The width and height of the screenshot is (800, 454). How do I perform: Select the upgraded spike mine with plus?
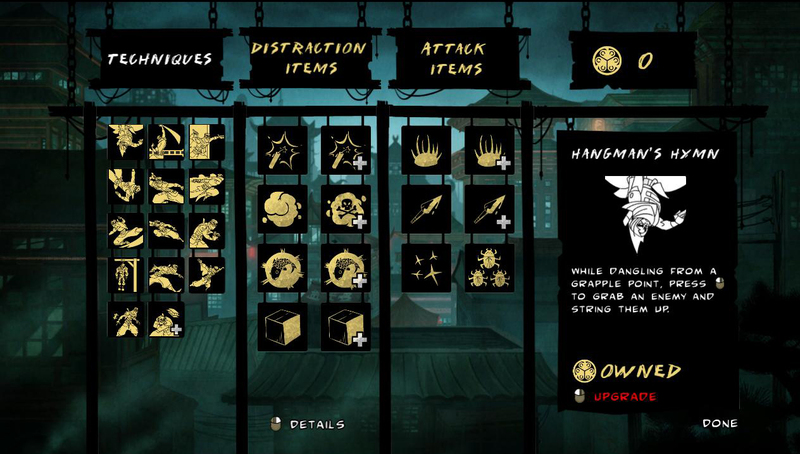pyautogui.click(x=489, y=150)
